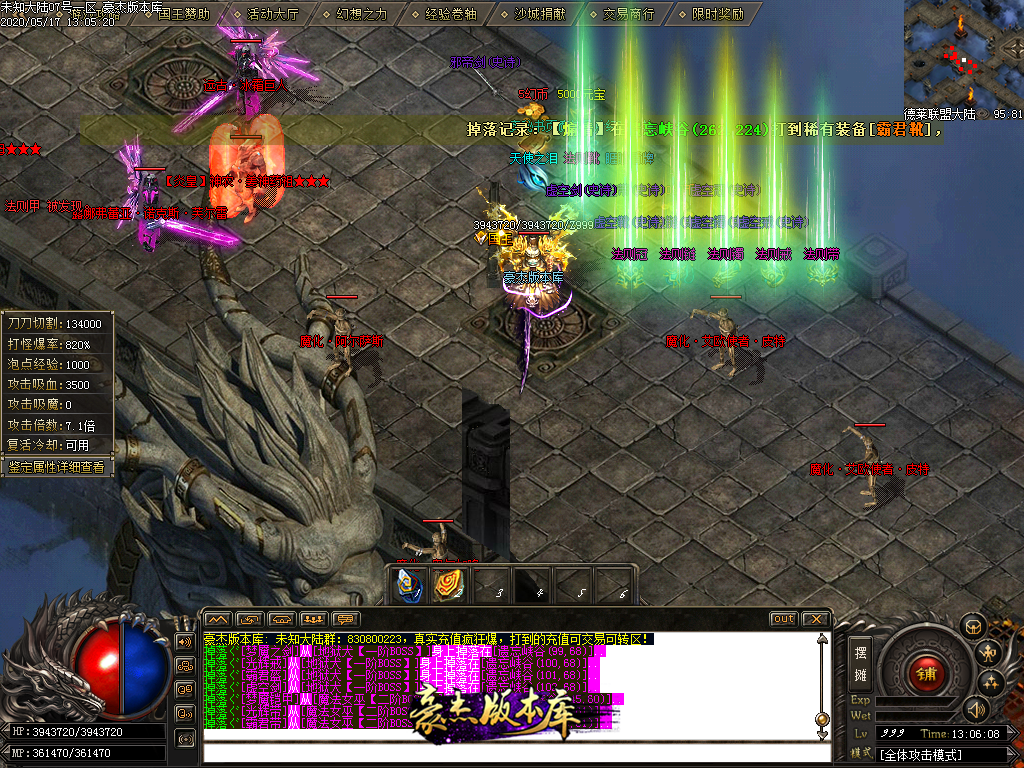Open the red 铺 shop button
This screenshot has width=1024, height=768.
[927, 670]
